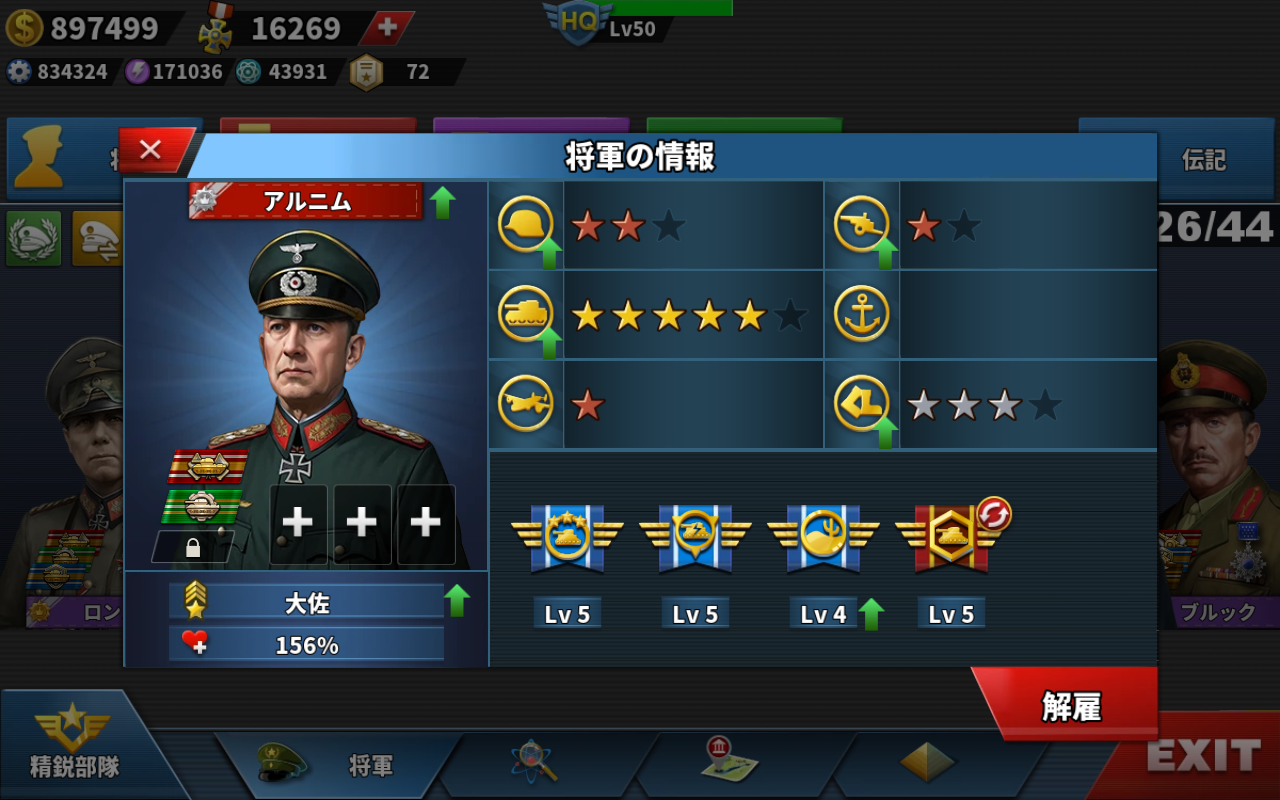
Task: Exit the headquarters screen
Action: pos(1202,757)
